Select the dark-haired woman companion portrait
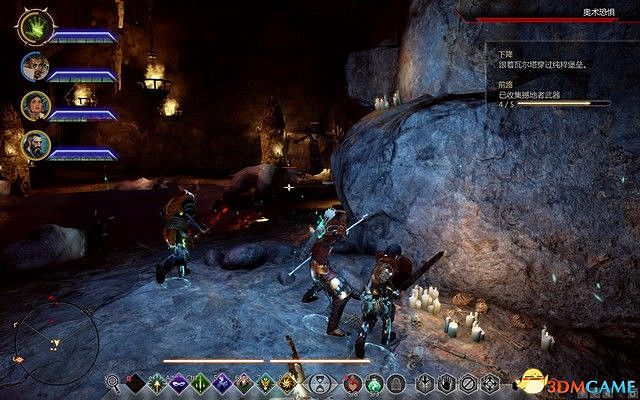Screen dimensions: 640x400 point(34,106)
